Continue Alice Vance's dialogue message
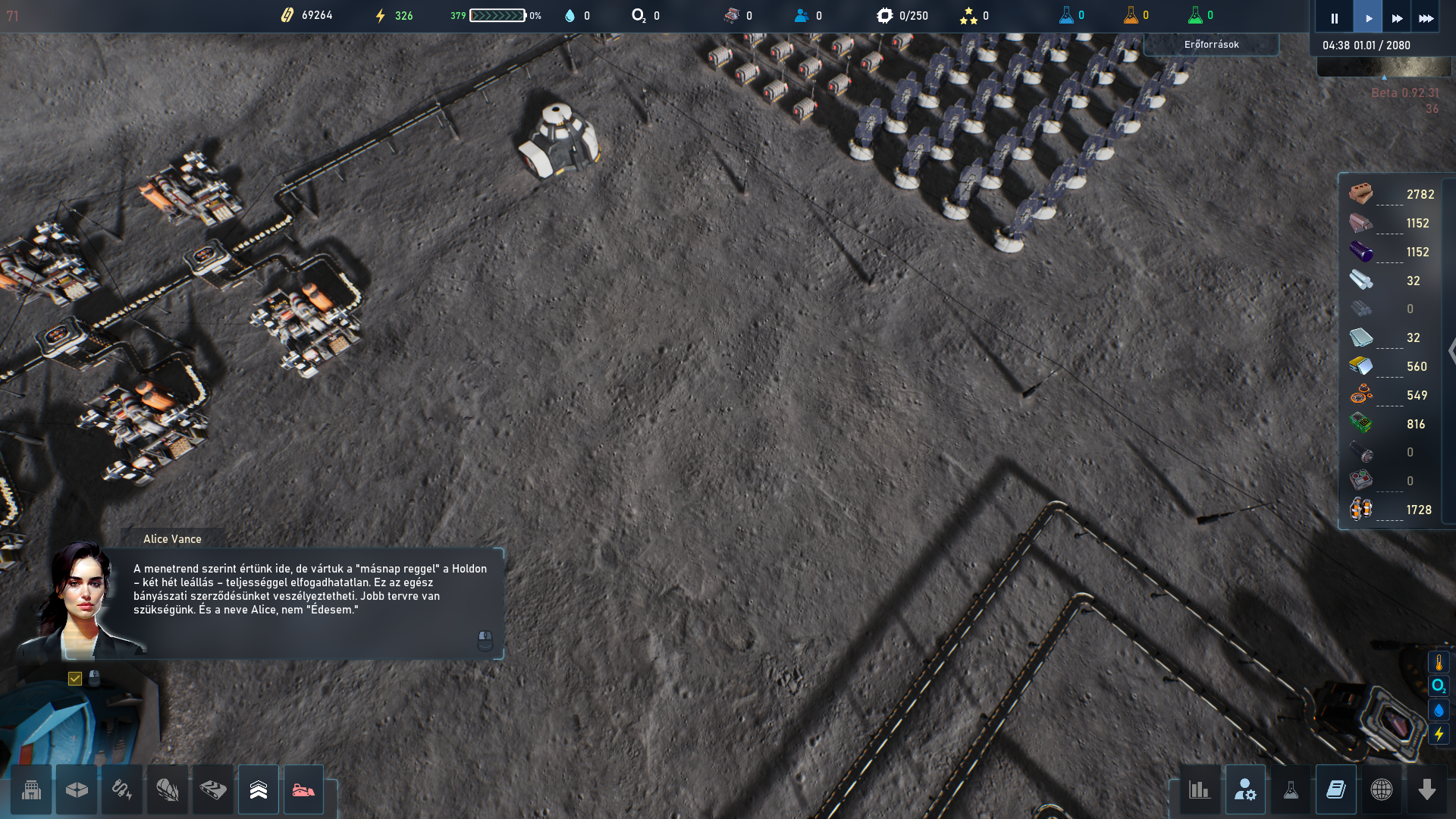The height and width of the screenshot is (819, 1456). click(x=485, y=641)
